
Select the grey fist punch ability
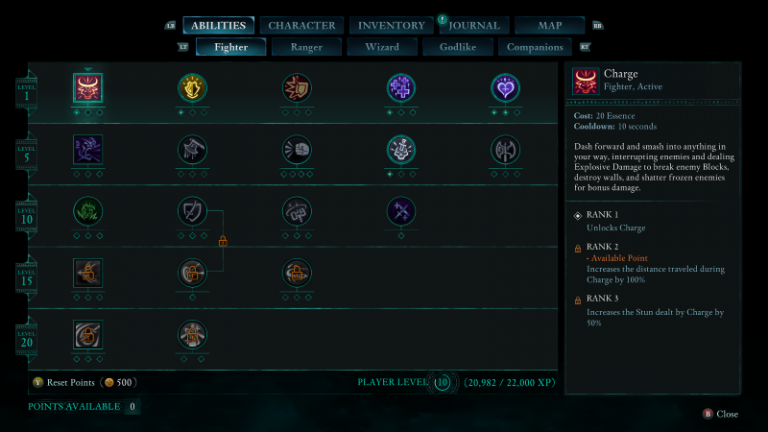[x=297, y=150]
